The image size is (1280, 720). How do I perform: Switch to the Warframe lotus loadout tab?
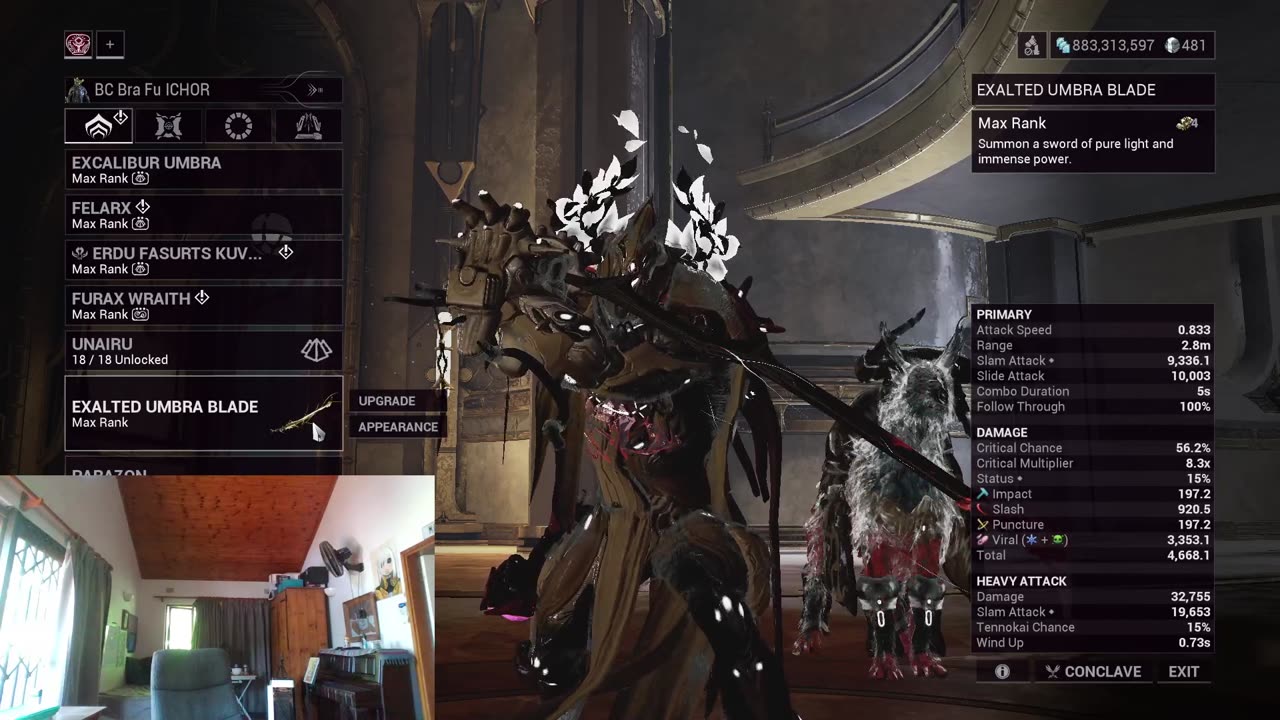tap(99, 126)
